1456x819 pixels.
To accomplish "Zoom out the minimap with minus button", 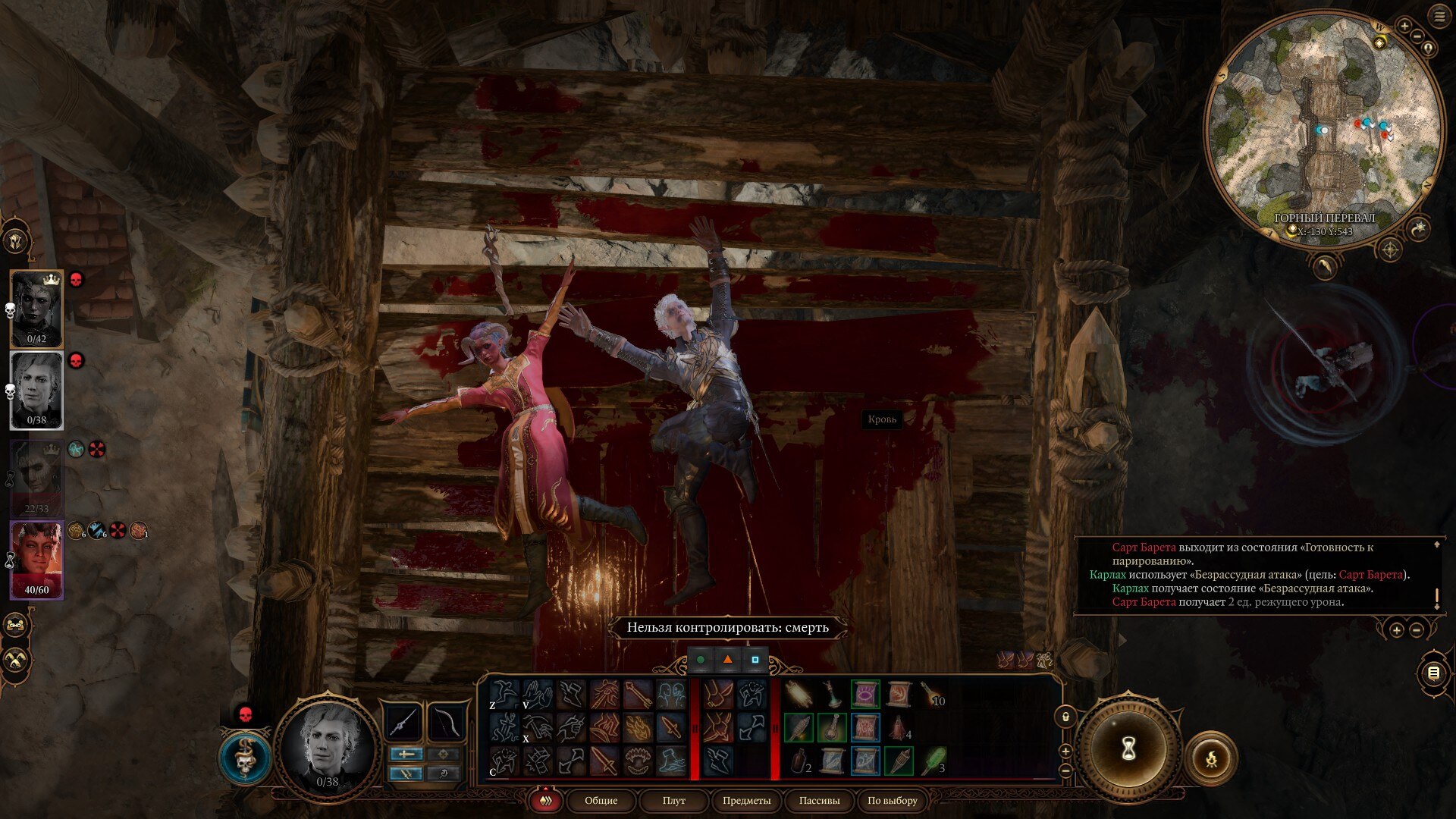I will (1417, 36).
